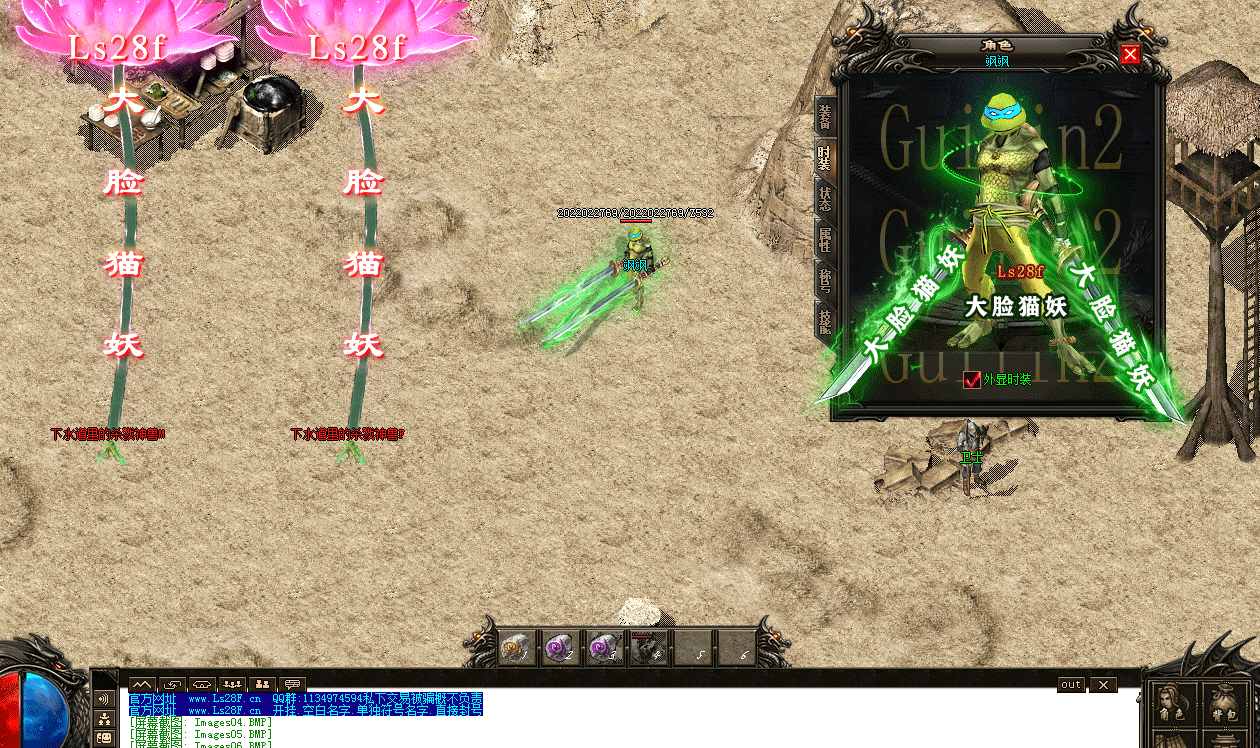Close the character panel with the red X
The height and width of the screenshot is (748, 1260).
(x=1130, y=54)
